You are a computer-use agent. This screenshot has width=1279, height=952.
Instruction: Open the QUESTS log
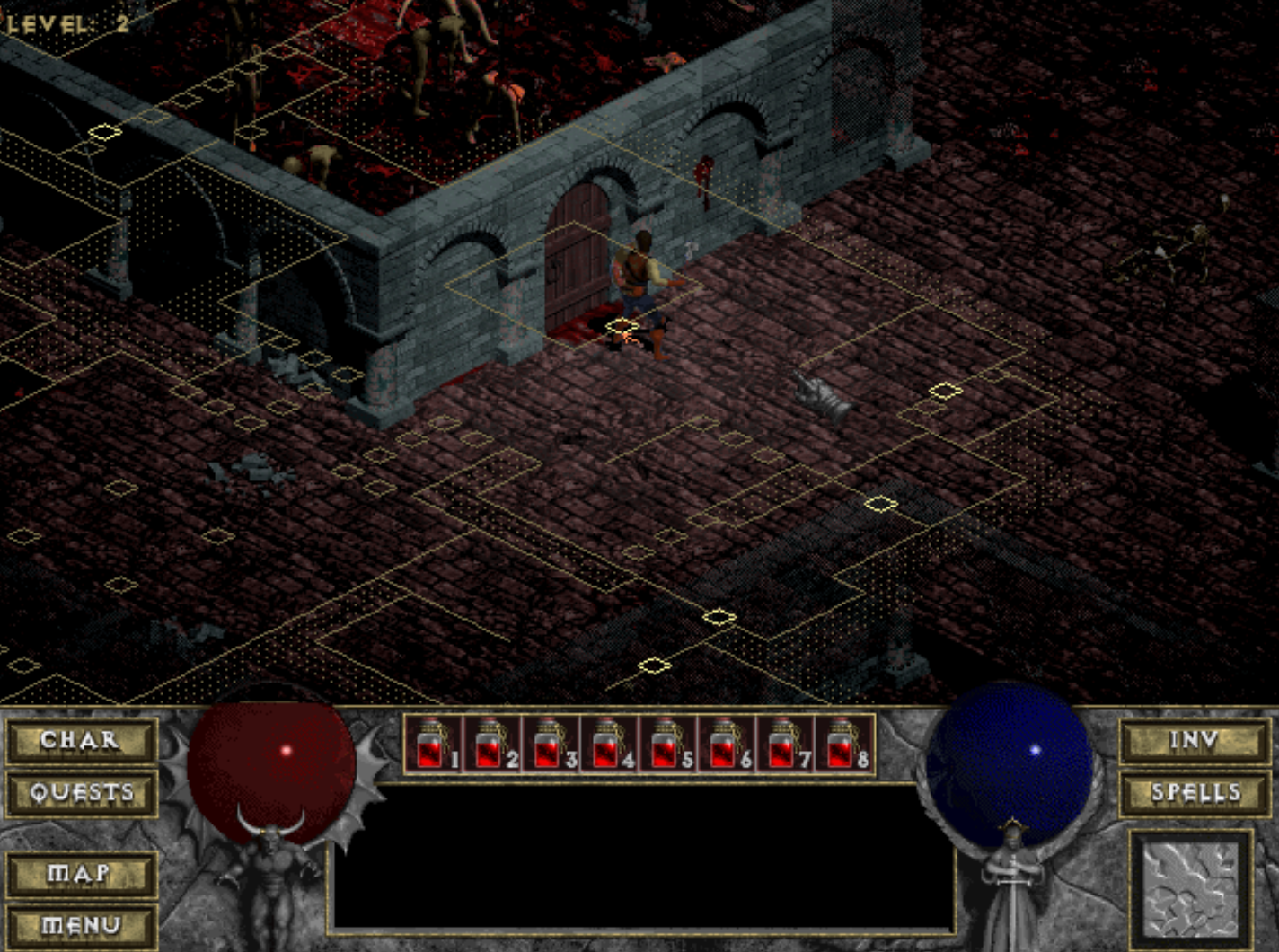(80, 794)
